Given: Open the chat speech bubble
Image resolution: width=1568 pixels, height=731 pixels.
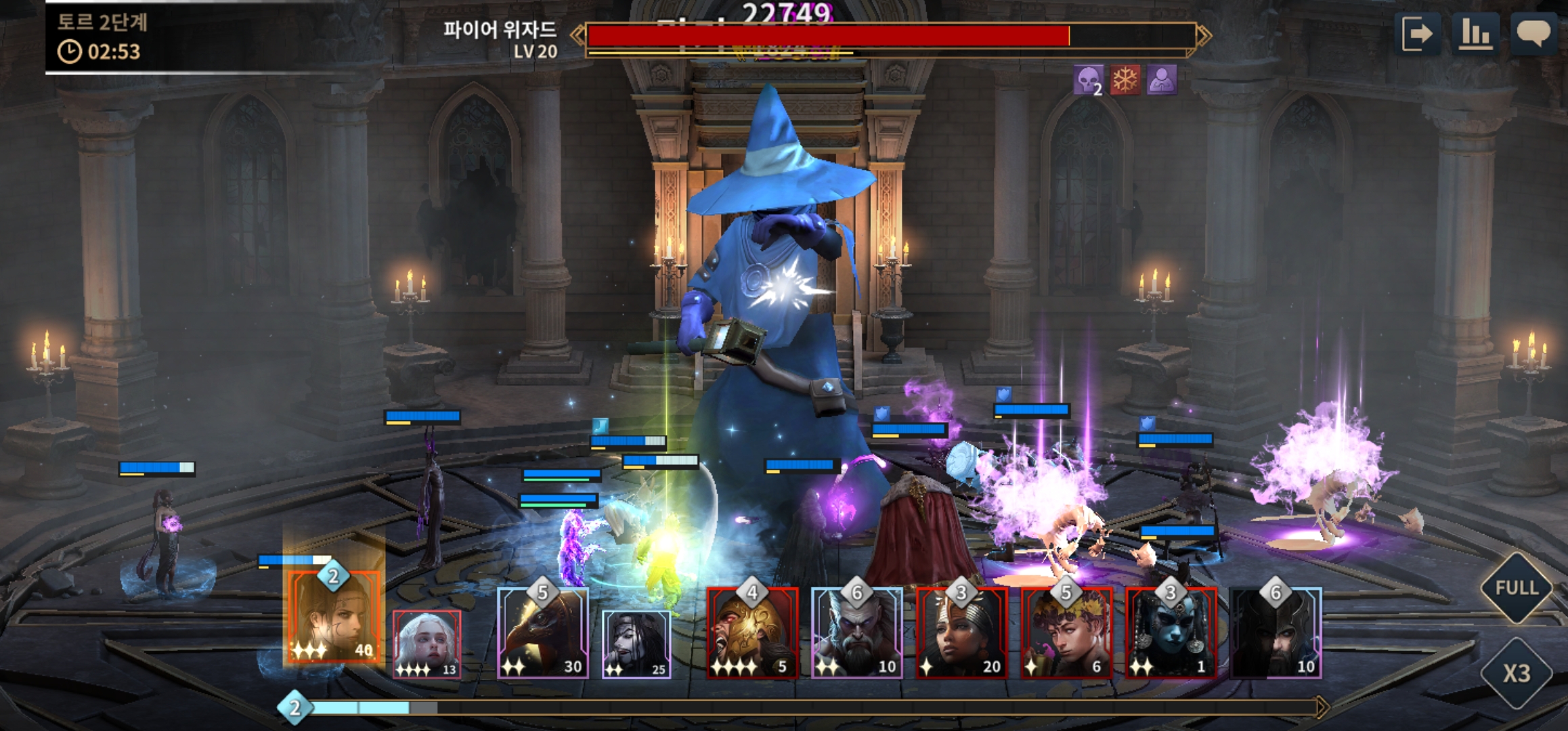Looking at the screenshot, I should (x=1533, y=34).
